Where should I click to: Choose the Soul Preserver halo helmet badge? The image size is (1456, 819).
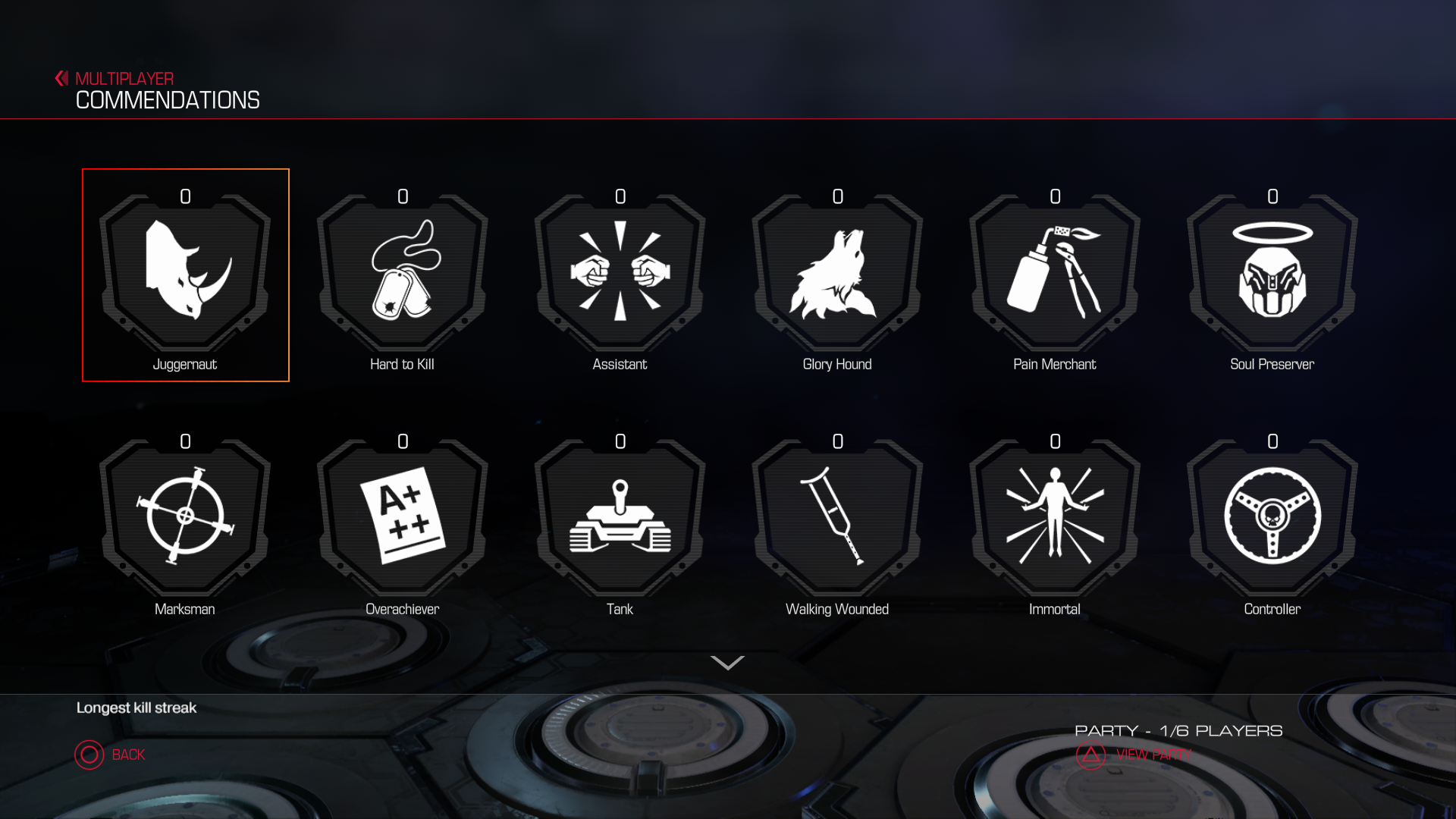(1272, 273)
